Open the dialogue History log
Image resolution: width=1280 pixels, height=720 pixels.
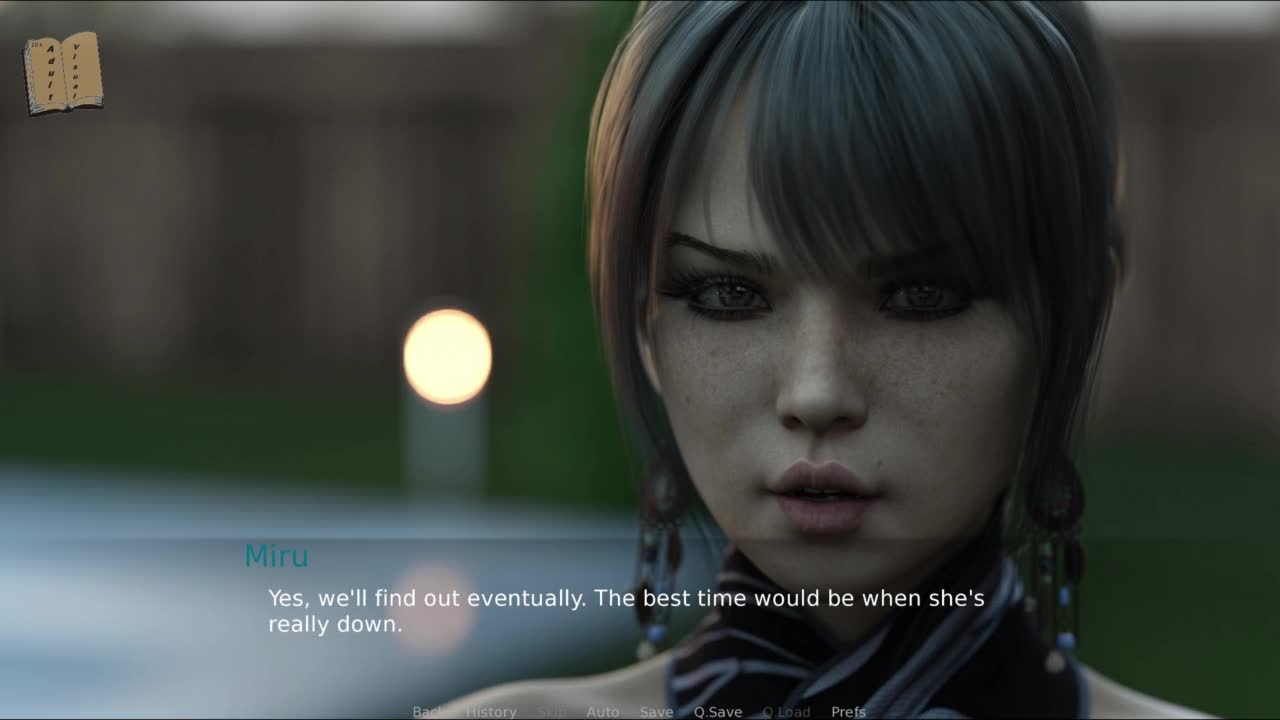point(491,712)
